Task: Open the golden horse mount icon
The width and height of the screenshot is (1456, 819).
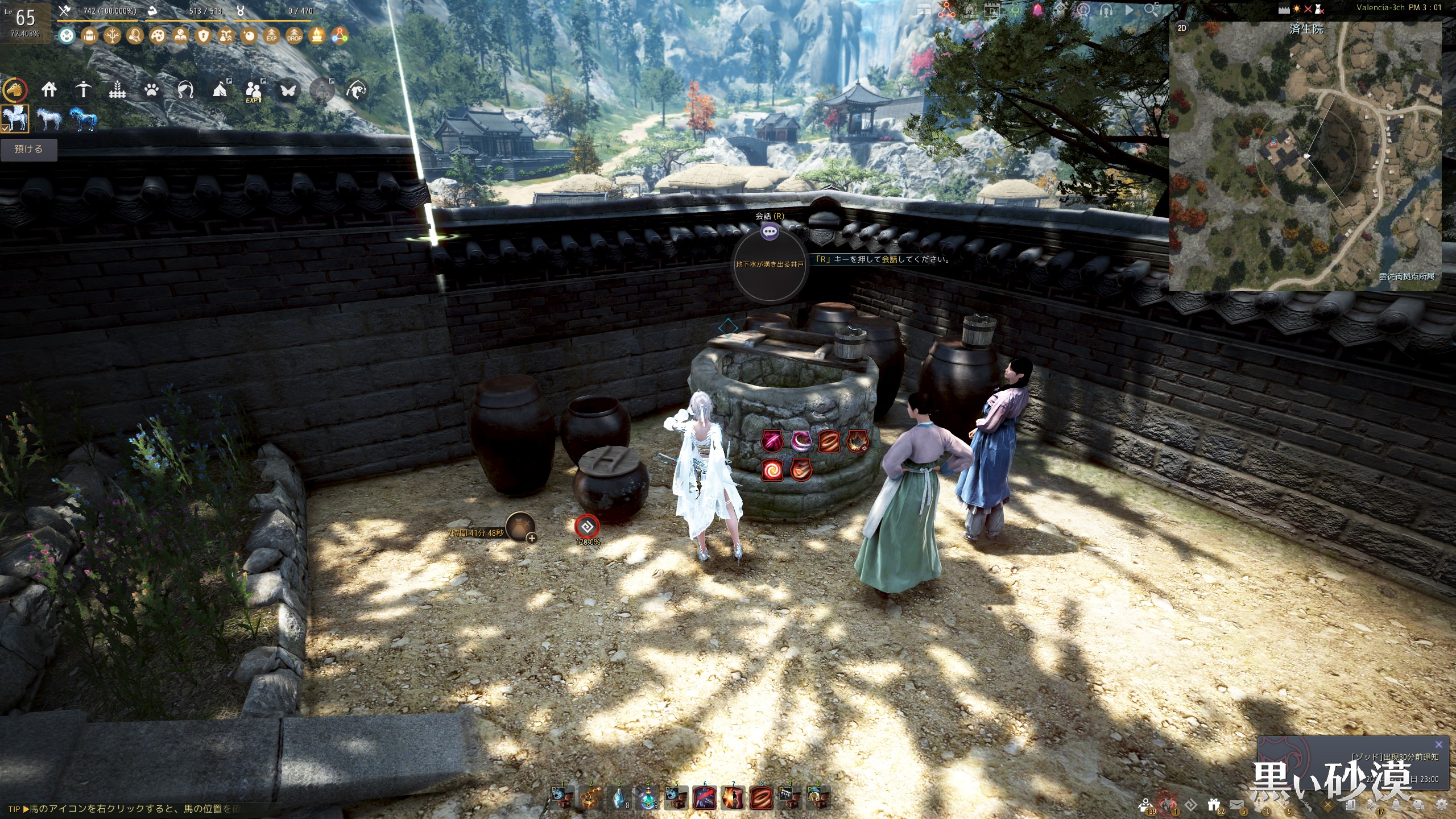Action: (x=15, y=90)
